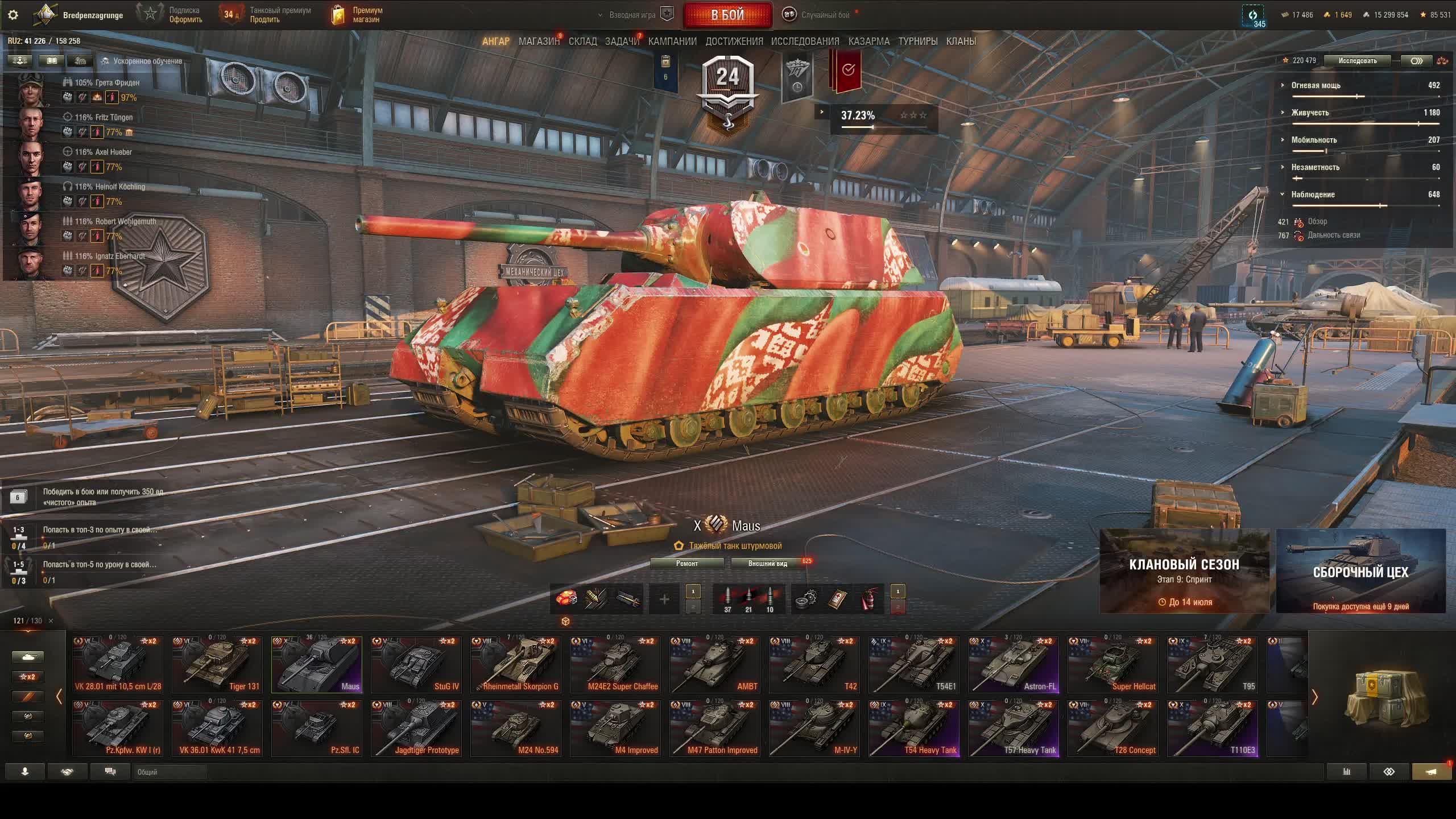Open the Премиум магазин
This screenshot has width=1456, height=819.
(358, 15)
